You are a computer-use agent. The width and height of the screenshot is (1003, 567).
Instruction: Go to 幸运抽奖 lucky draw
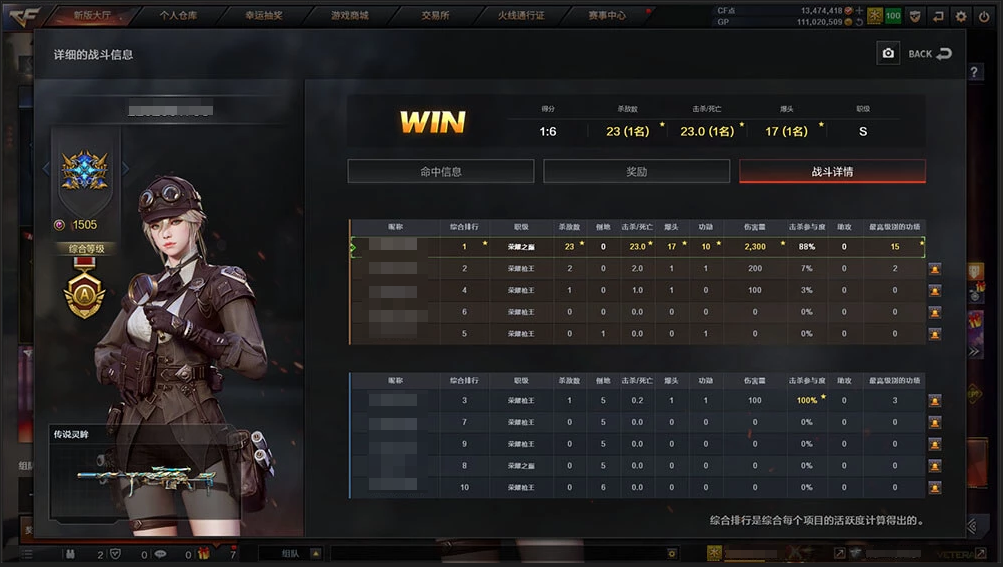pyautogui.click(x=265, y=16)
